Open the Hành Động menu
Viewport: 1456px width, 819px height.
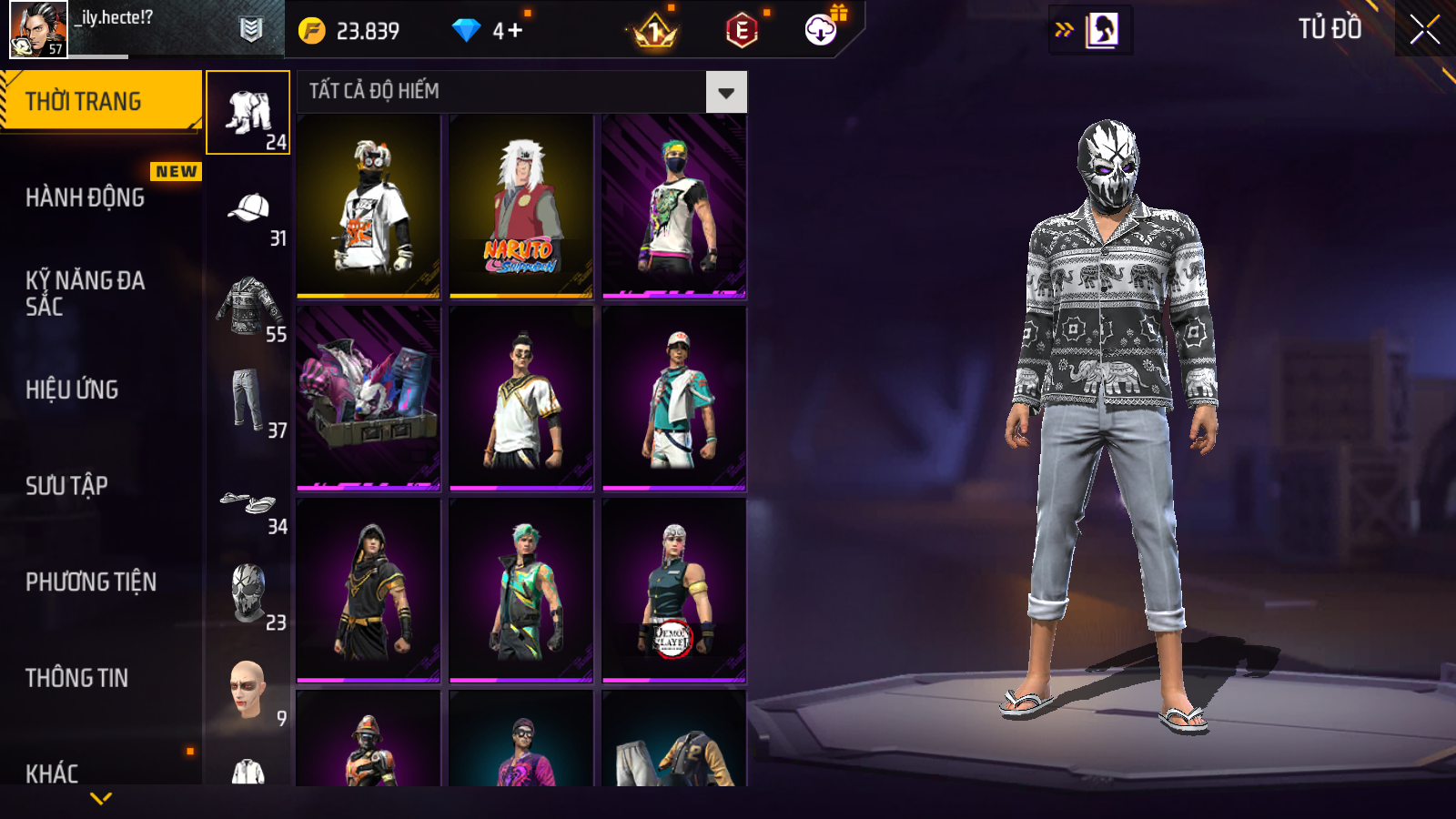86,197
